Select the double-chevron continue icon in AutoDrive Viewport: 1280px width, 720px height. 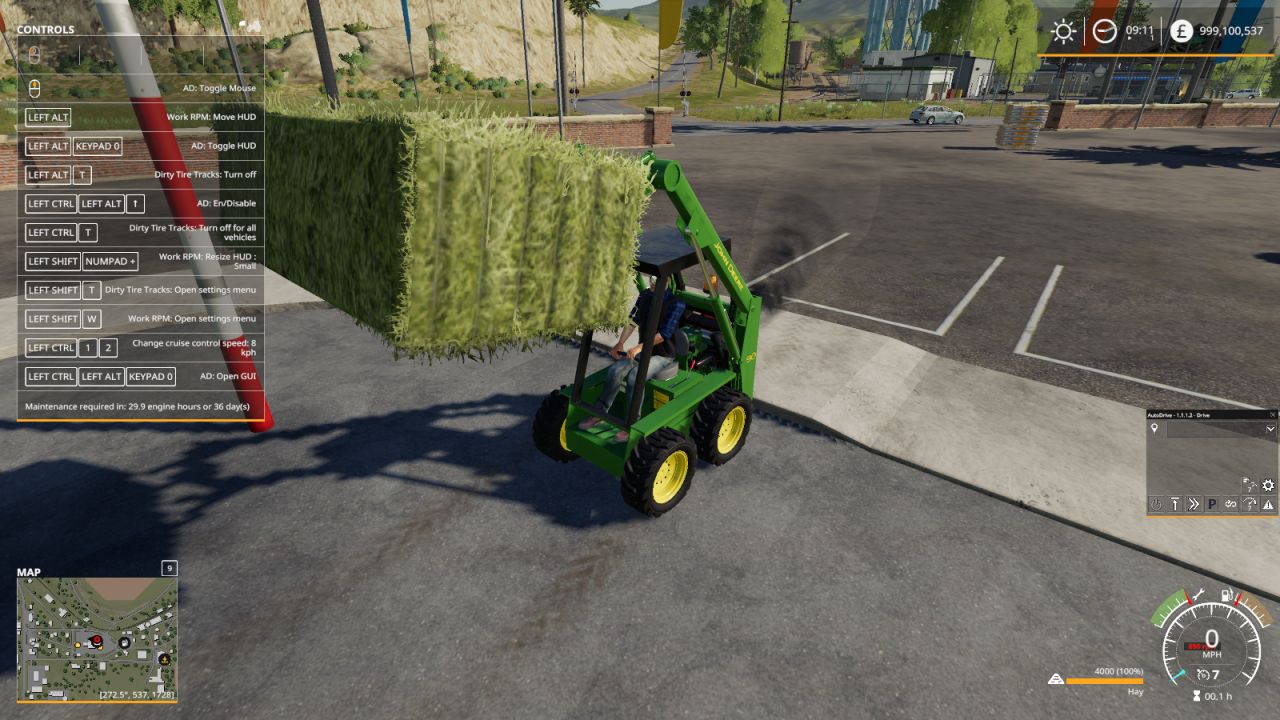coord(1193,503)
